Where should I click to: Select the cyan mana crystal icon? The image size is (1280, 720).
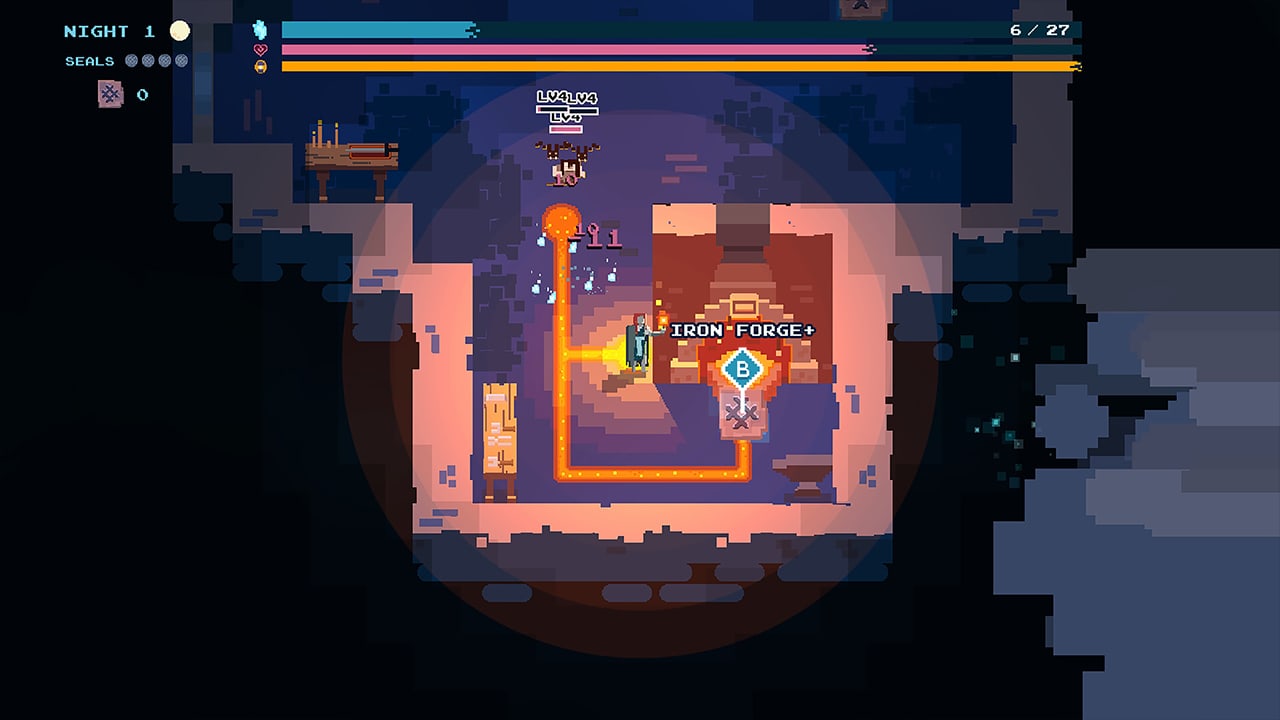(x=258, y=31)
